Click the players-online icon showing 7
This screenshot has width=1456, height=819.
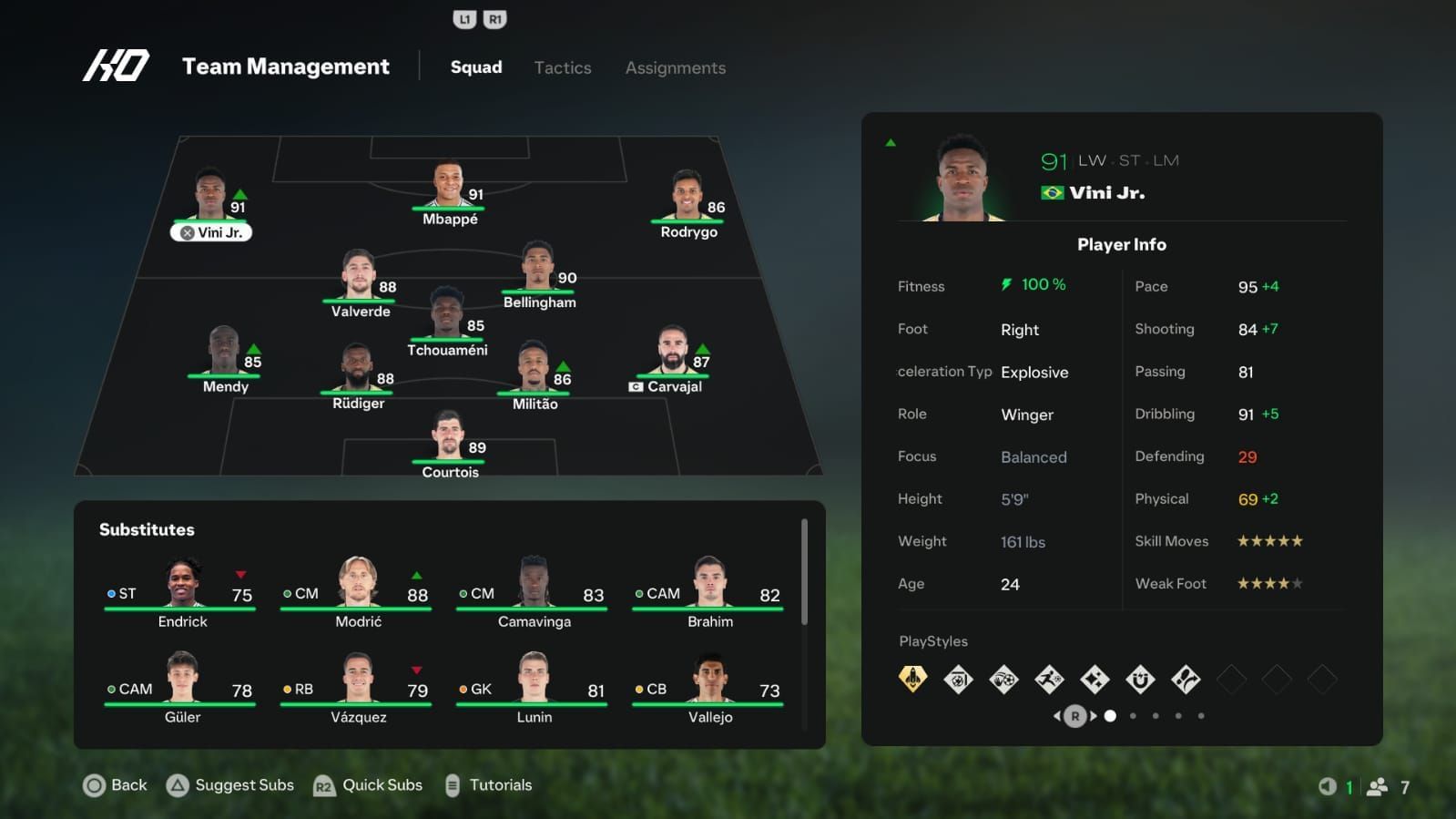1377,784
